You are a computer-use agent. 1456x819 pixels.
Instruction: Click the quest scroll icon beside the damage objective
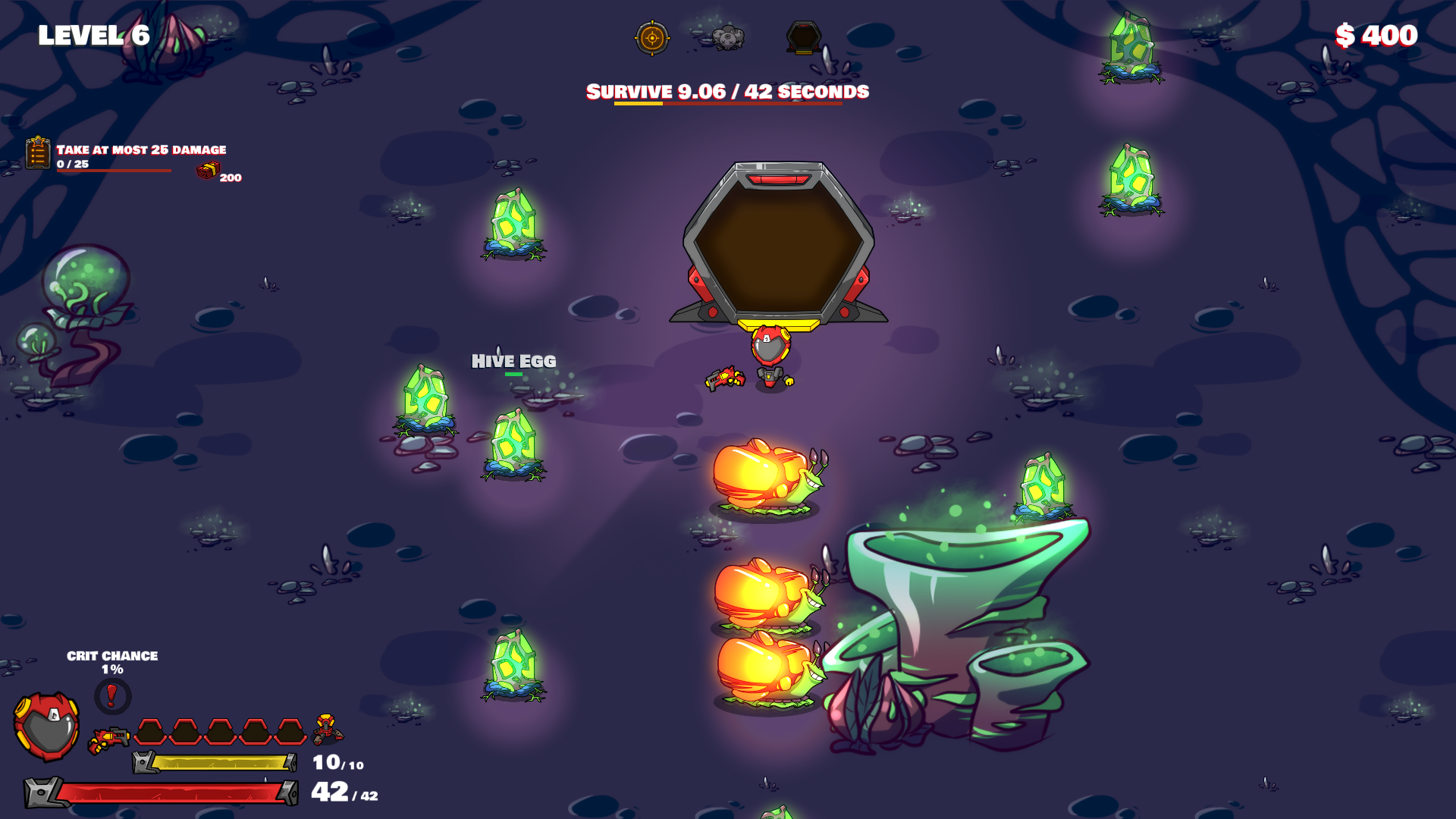click(36, 154)
